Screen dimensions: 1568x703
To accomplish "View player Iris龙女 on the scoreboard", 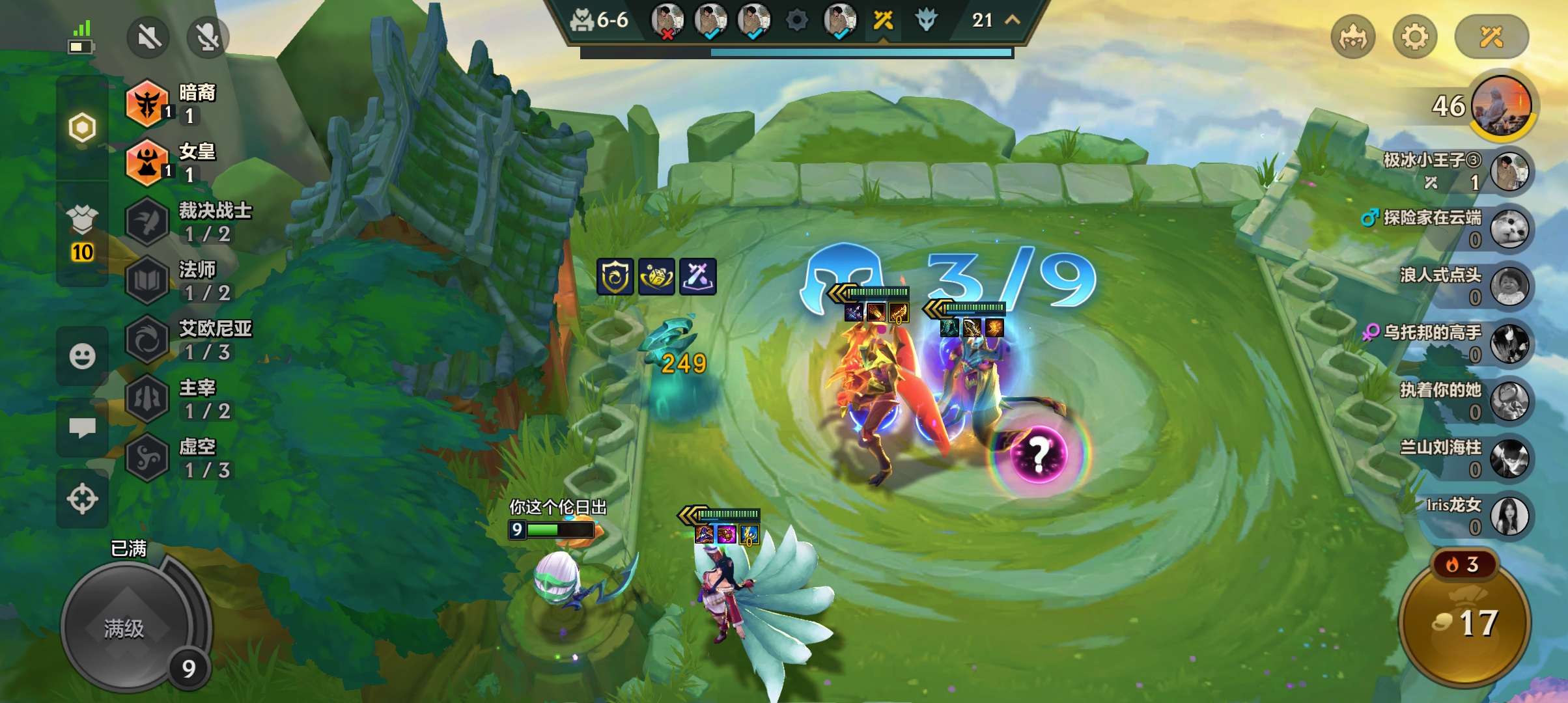I will coord(1509,516).
